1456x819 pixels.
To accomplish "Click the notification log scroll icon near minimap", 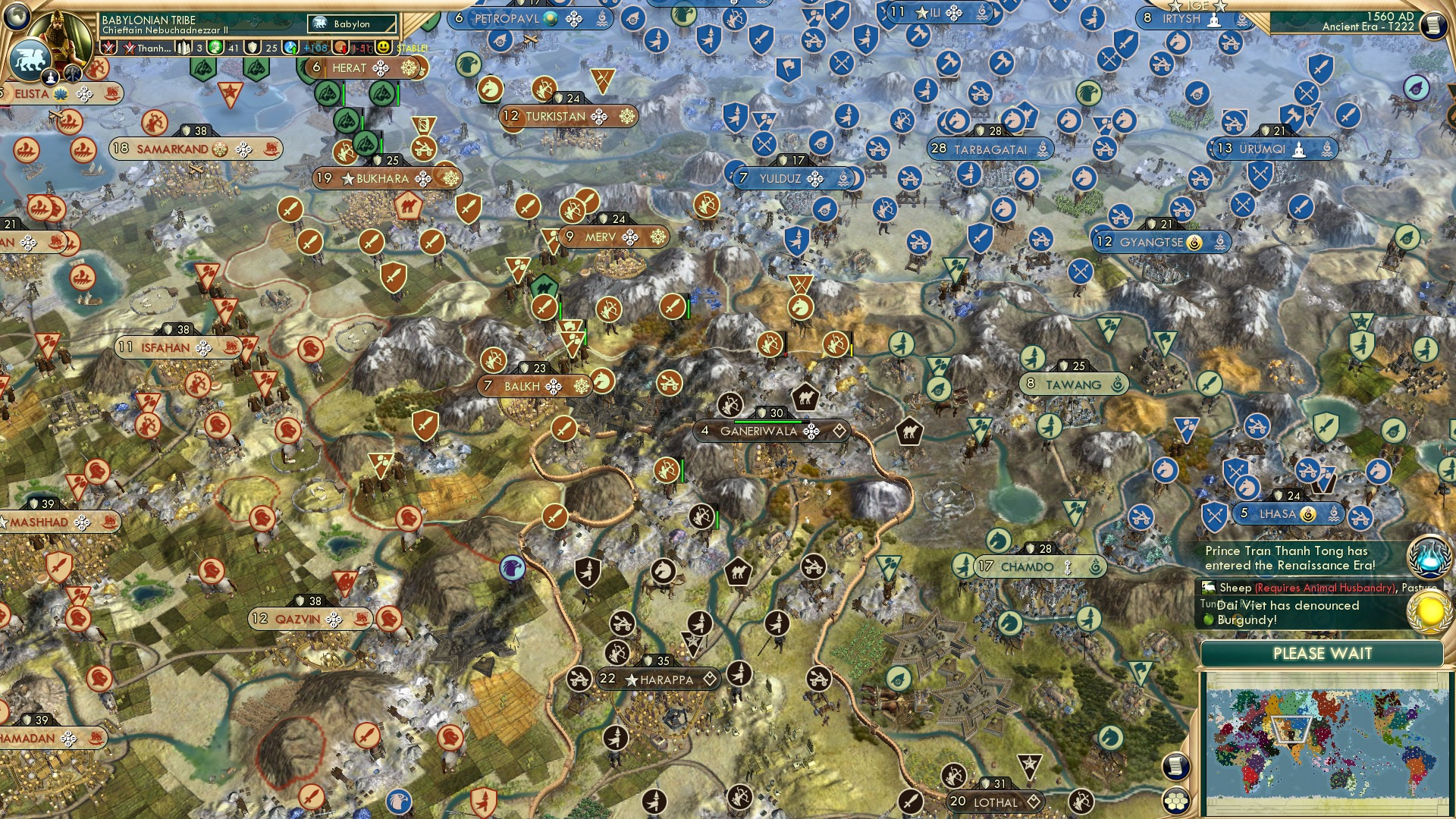I will coord(1176,767).
